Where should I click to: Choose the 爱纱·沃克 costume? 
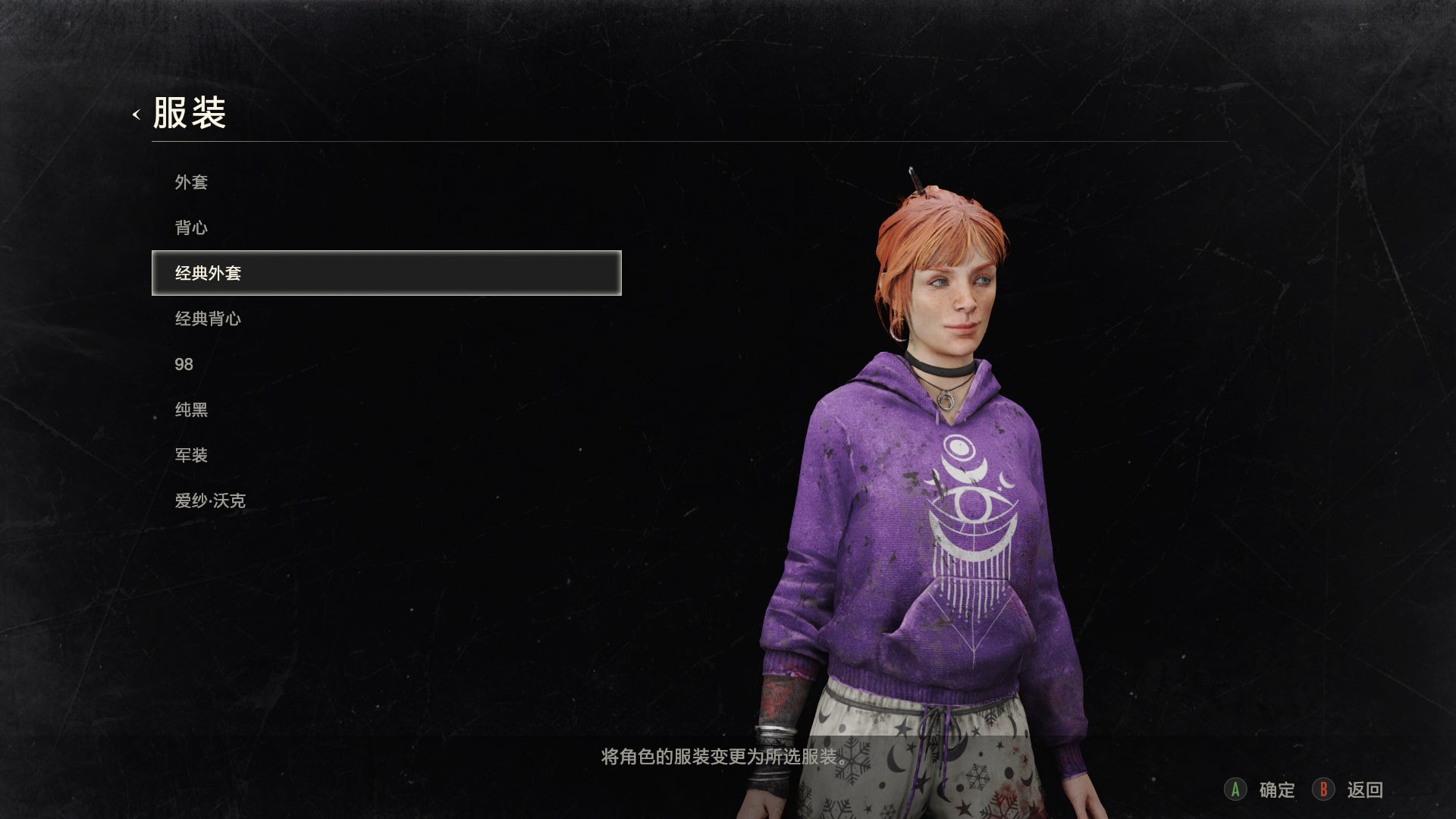[210, 500]
